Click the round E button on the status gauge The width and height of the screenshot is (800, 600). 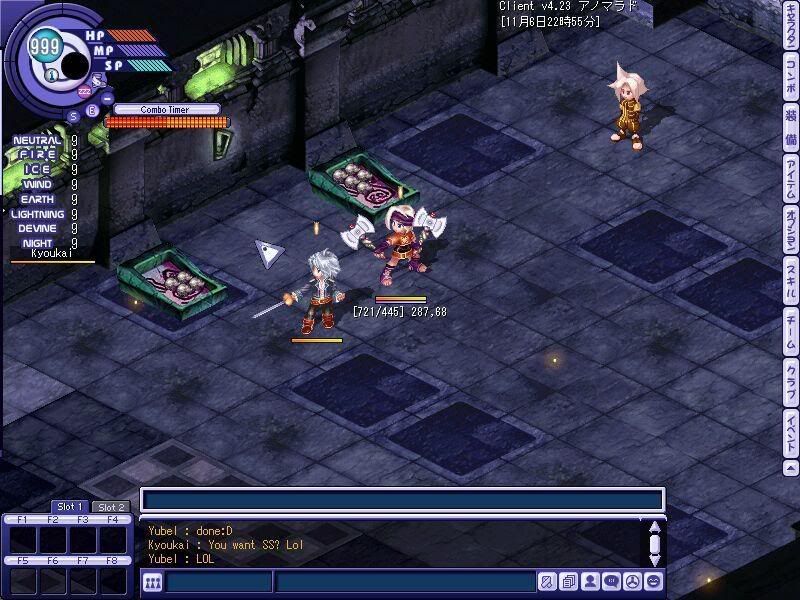click(x=93, y=110)
